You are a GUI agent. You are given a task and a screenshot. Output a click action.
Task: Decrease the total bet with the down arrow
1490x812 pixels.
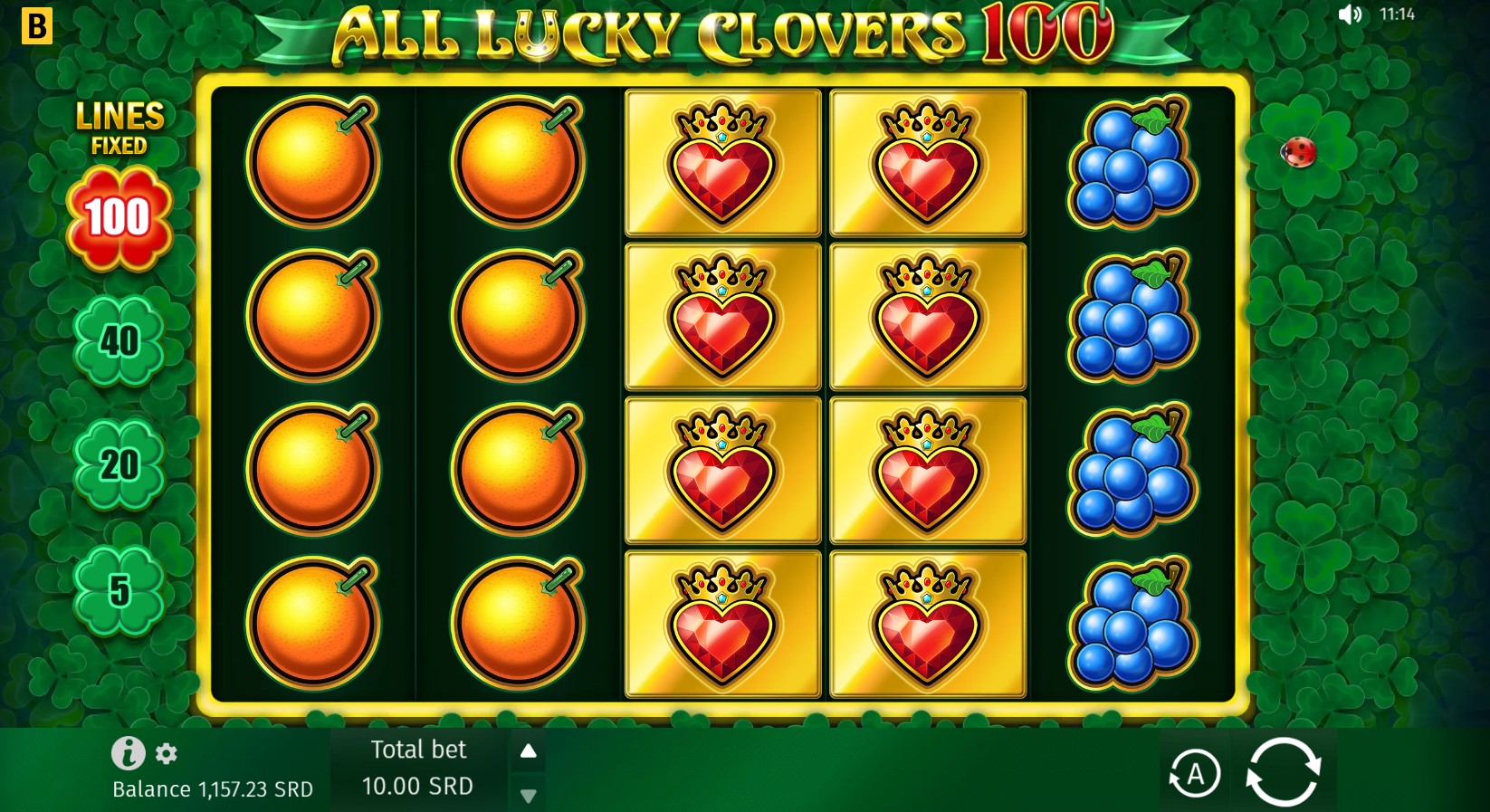coord(528,796)
